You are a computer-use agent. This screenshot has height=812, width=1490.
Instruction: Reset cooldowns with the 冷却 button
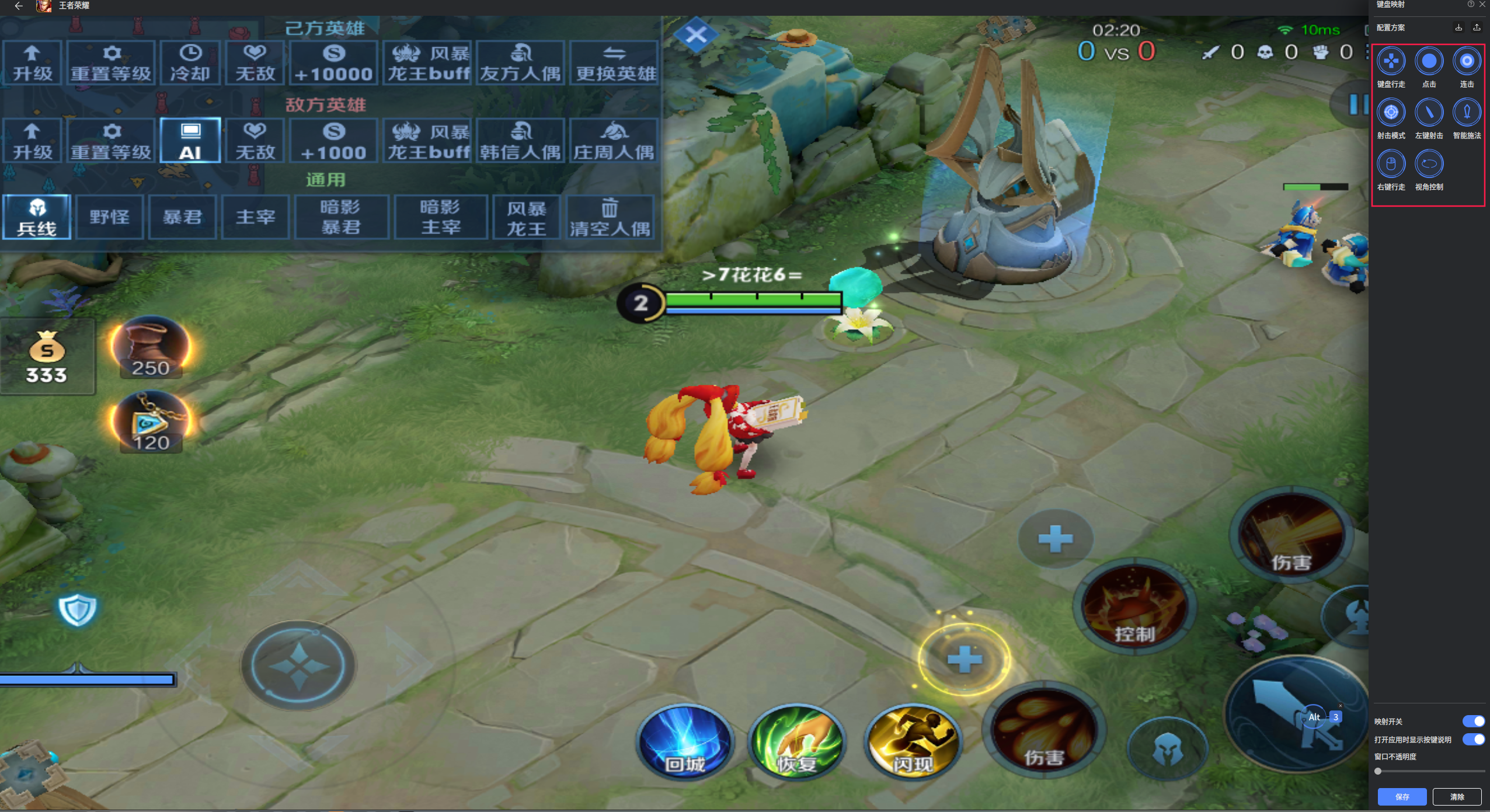190,63
